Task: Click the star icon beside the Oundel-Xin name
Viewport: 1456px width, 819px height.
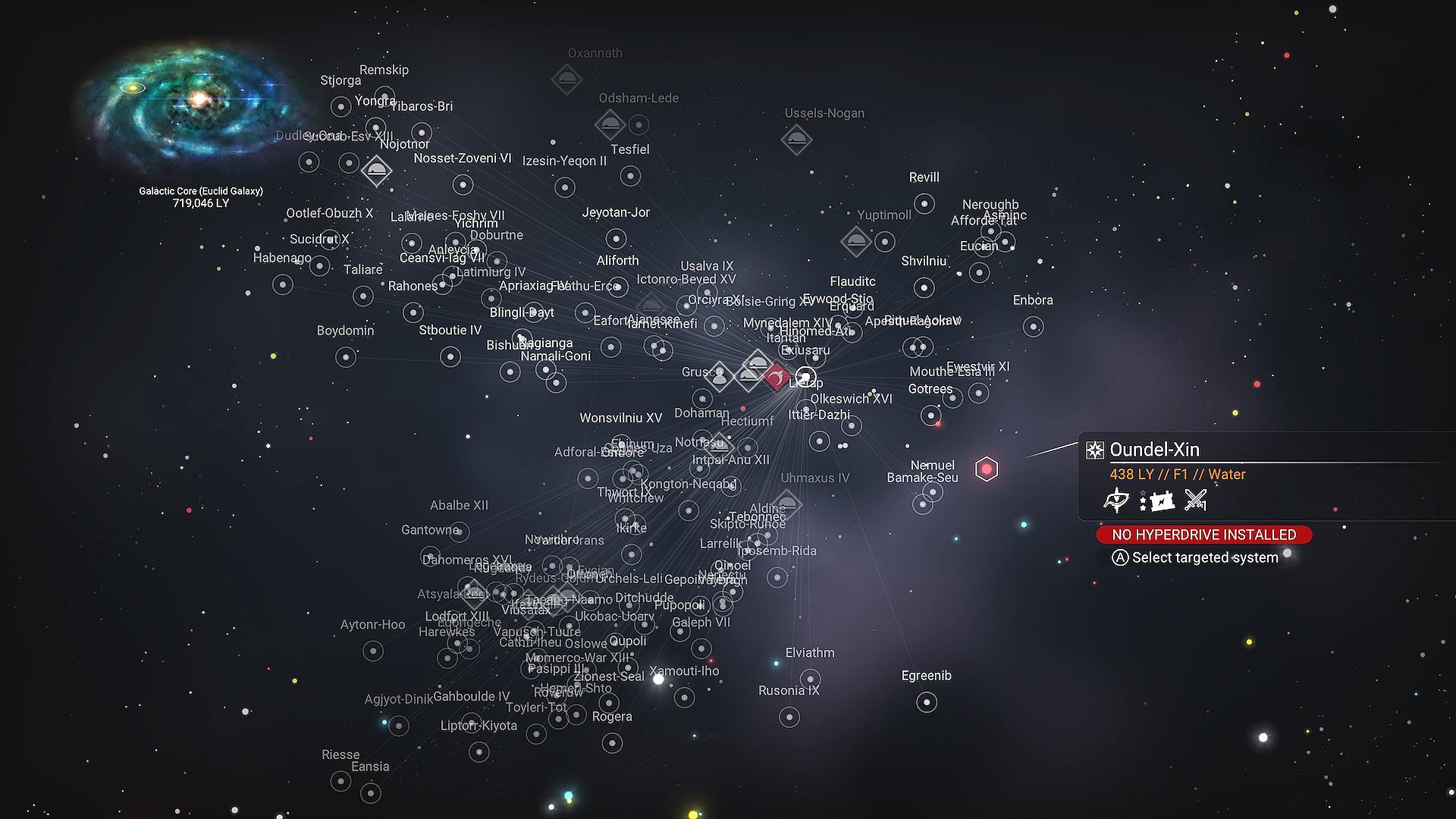Action: (1095, 450)
